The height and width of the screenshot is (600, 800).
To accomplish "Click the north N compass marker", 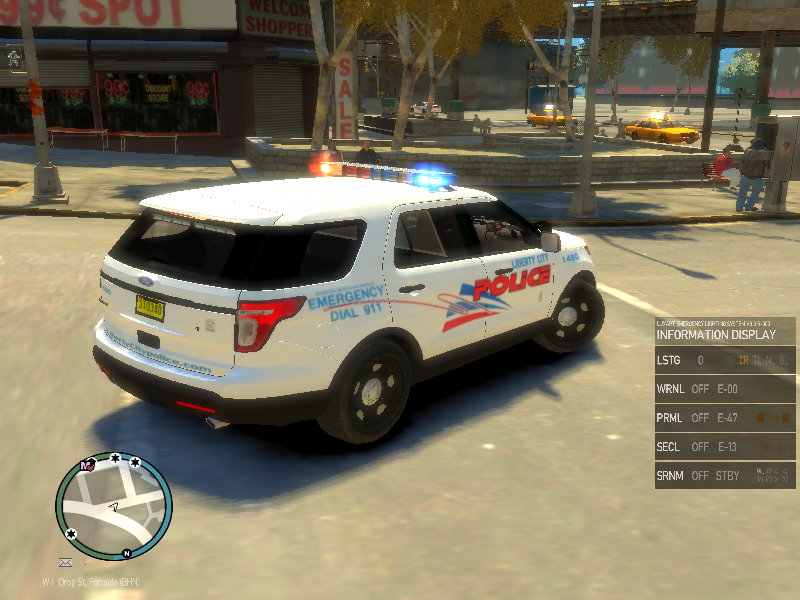I will point(127,553).
